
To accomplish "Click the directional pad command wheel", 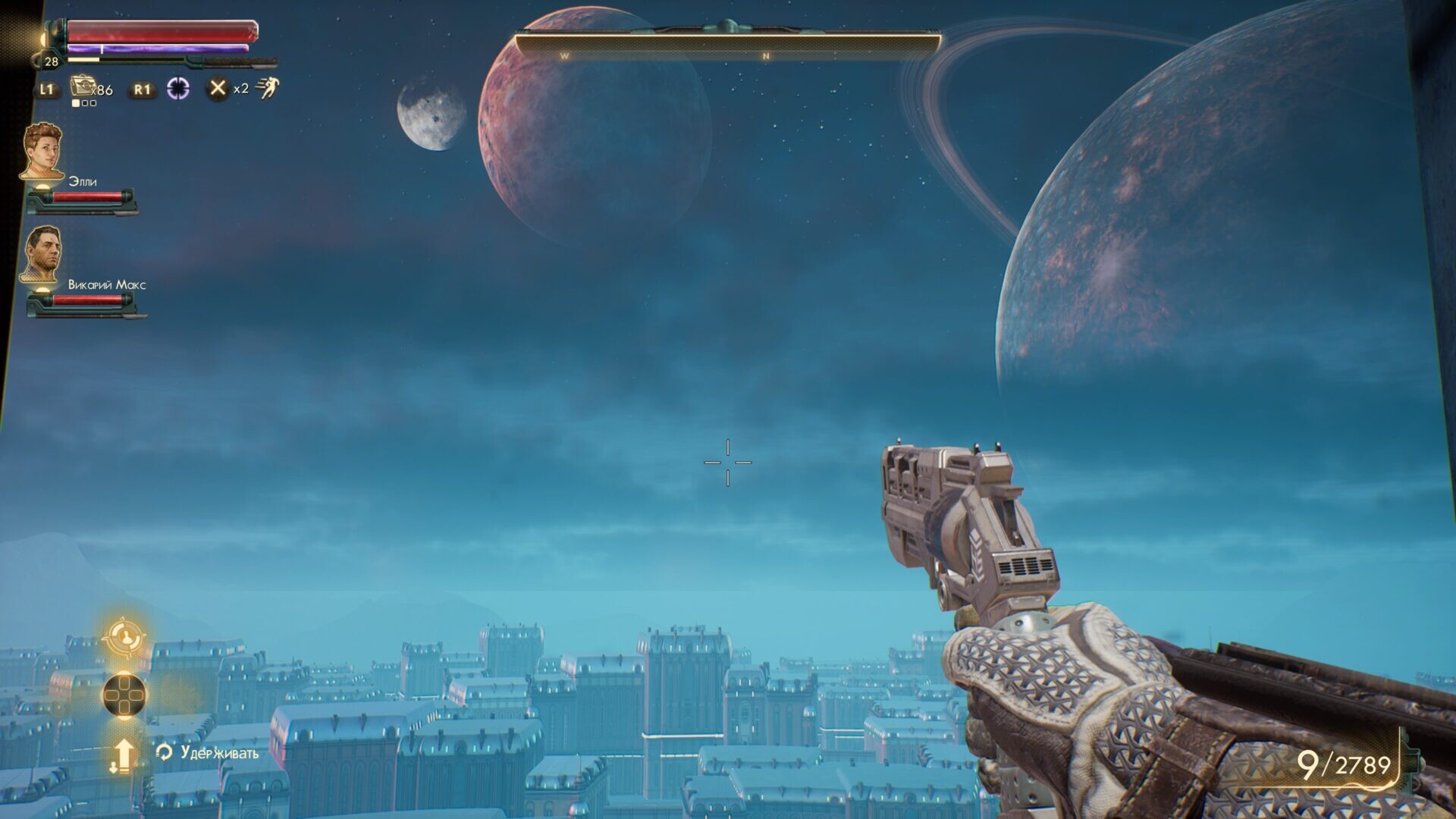I will click(x=124, y=695).
